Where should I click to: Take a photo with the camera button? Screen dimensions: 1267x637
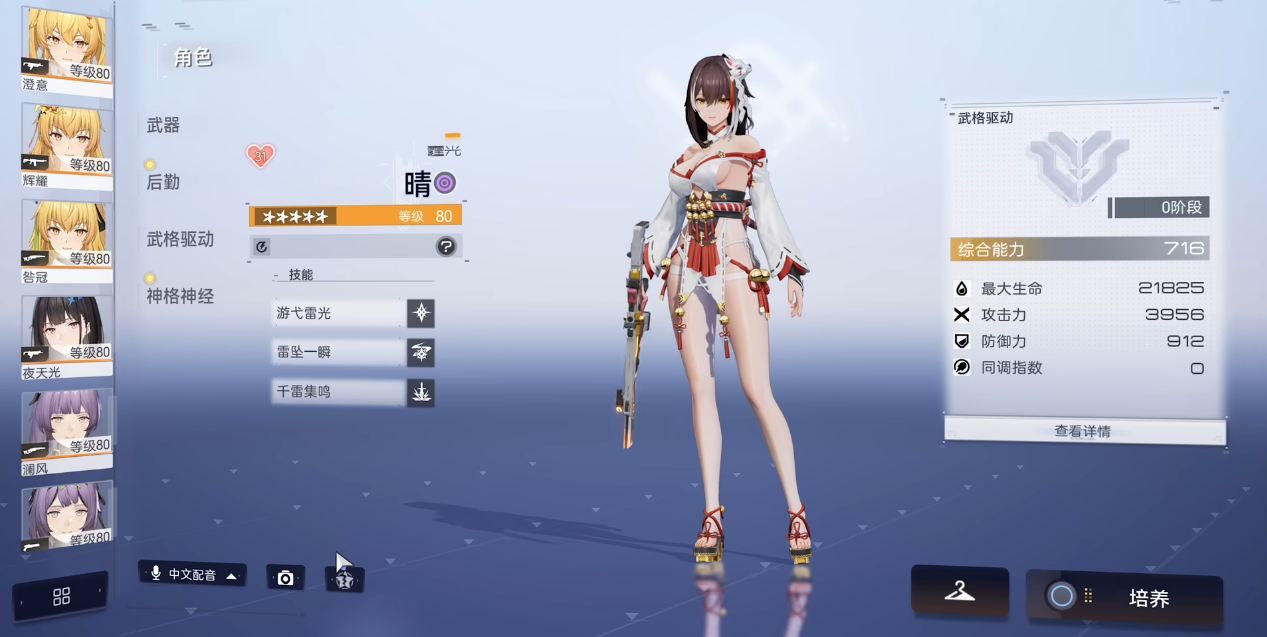285,578
